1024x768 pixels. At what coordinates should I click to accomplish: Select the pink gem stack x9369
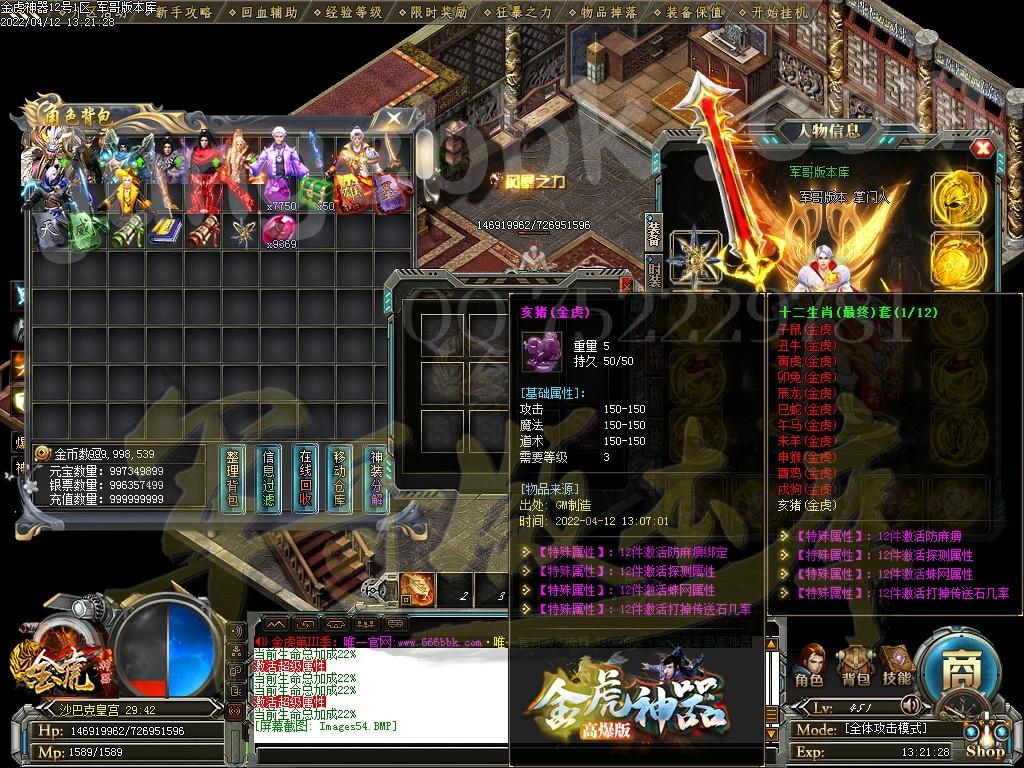(x=277, y=230)
